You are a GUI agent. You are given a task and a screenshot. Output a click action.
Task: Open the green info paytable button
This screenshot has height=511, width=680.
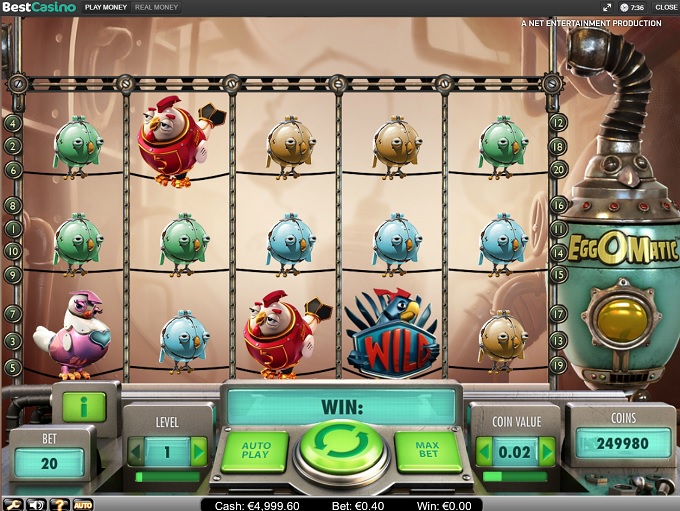click(84, 406)
